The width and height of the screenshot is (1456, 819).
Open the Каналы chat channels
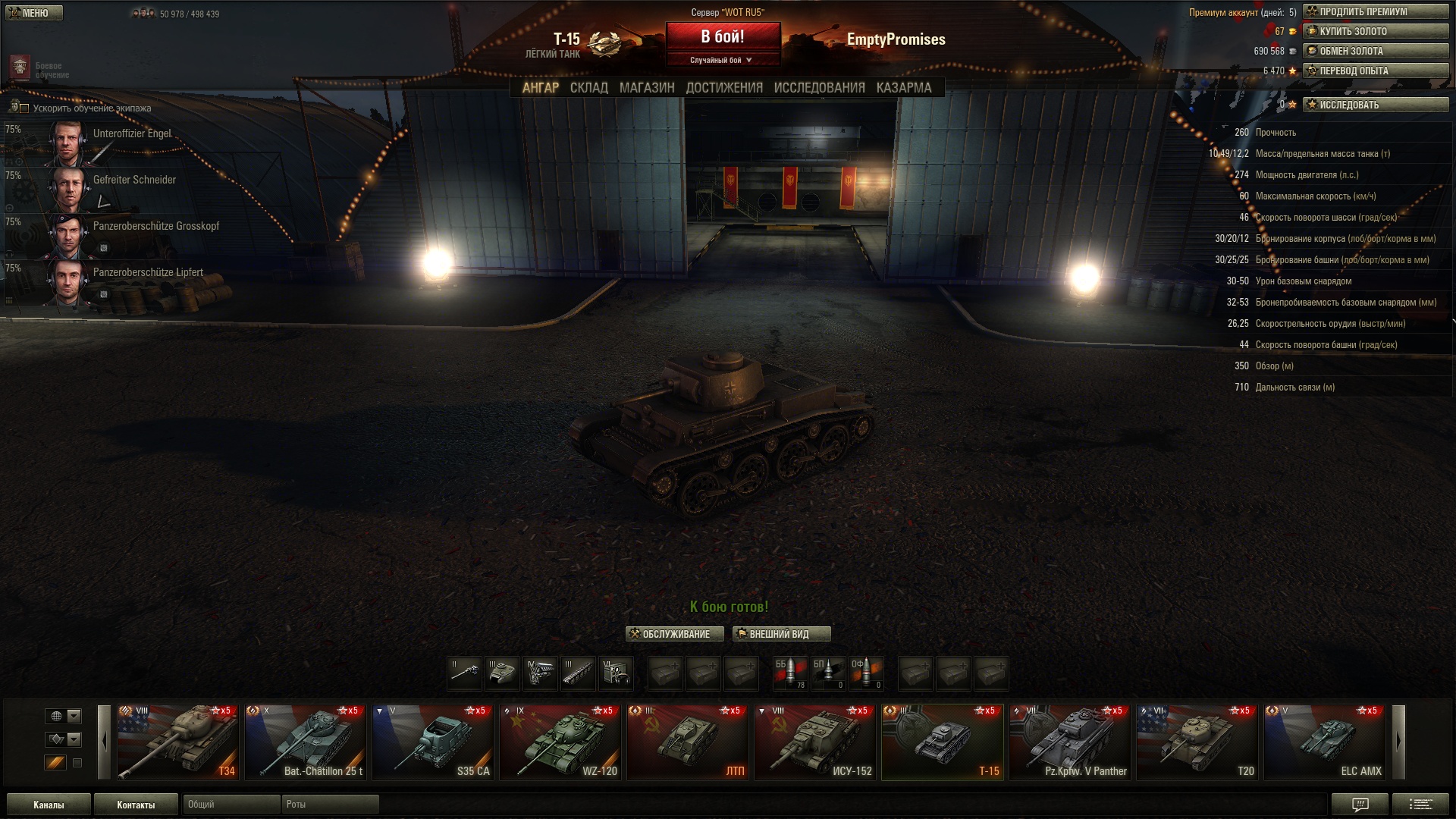tap(49, 805)
